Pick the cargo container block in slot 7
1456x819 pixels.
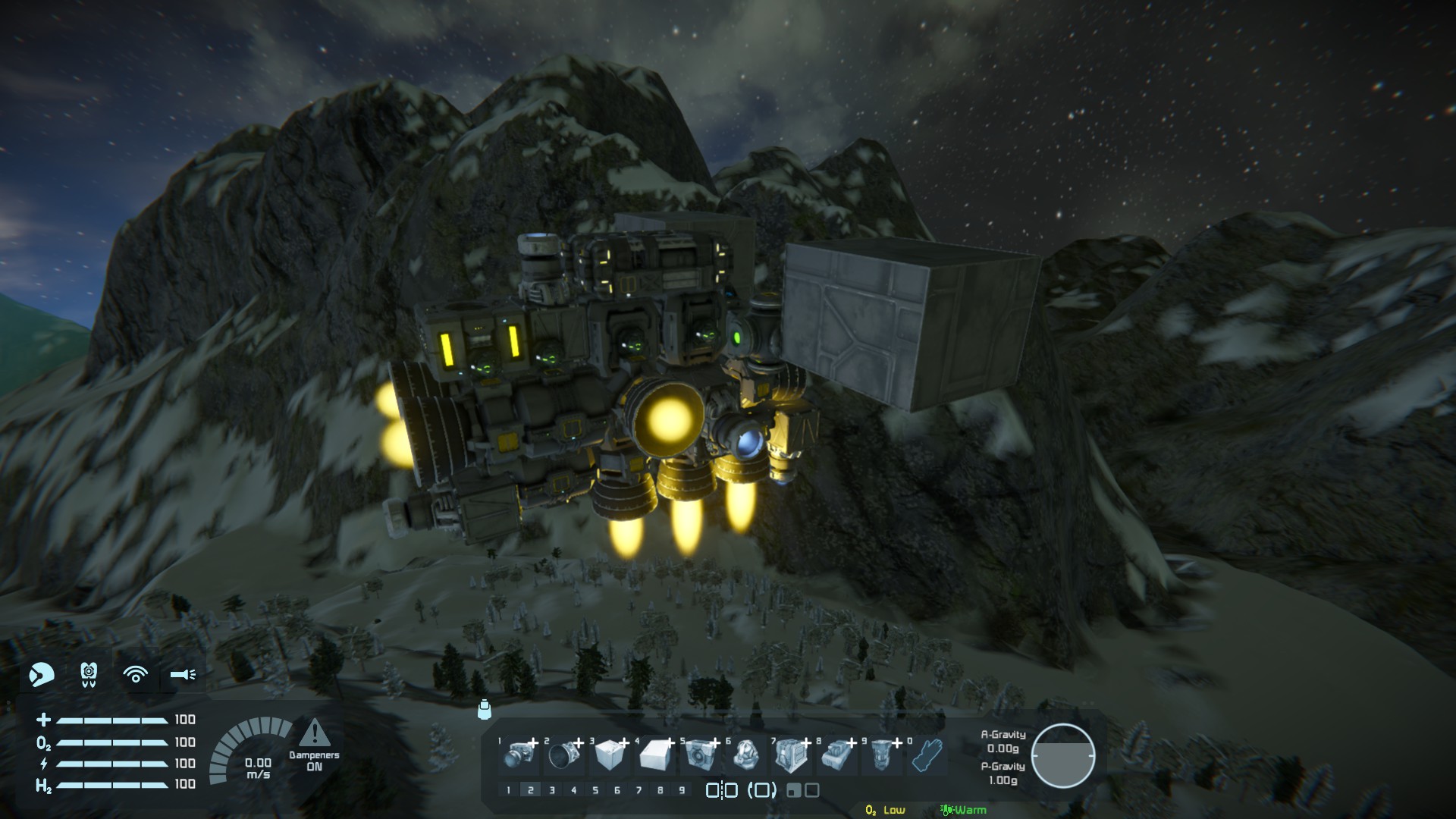791,755
